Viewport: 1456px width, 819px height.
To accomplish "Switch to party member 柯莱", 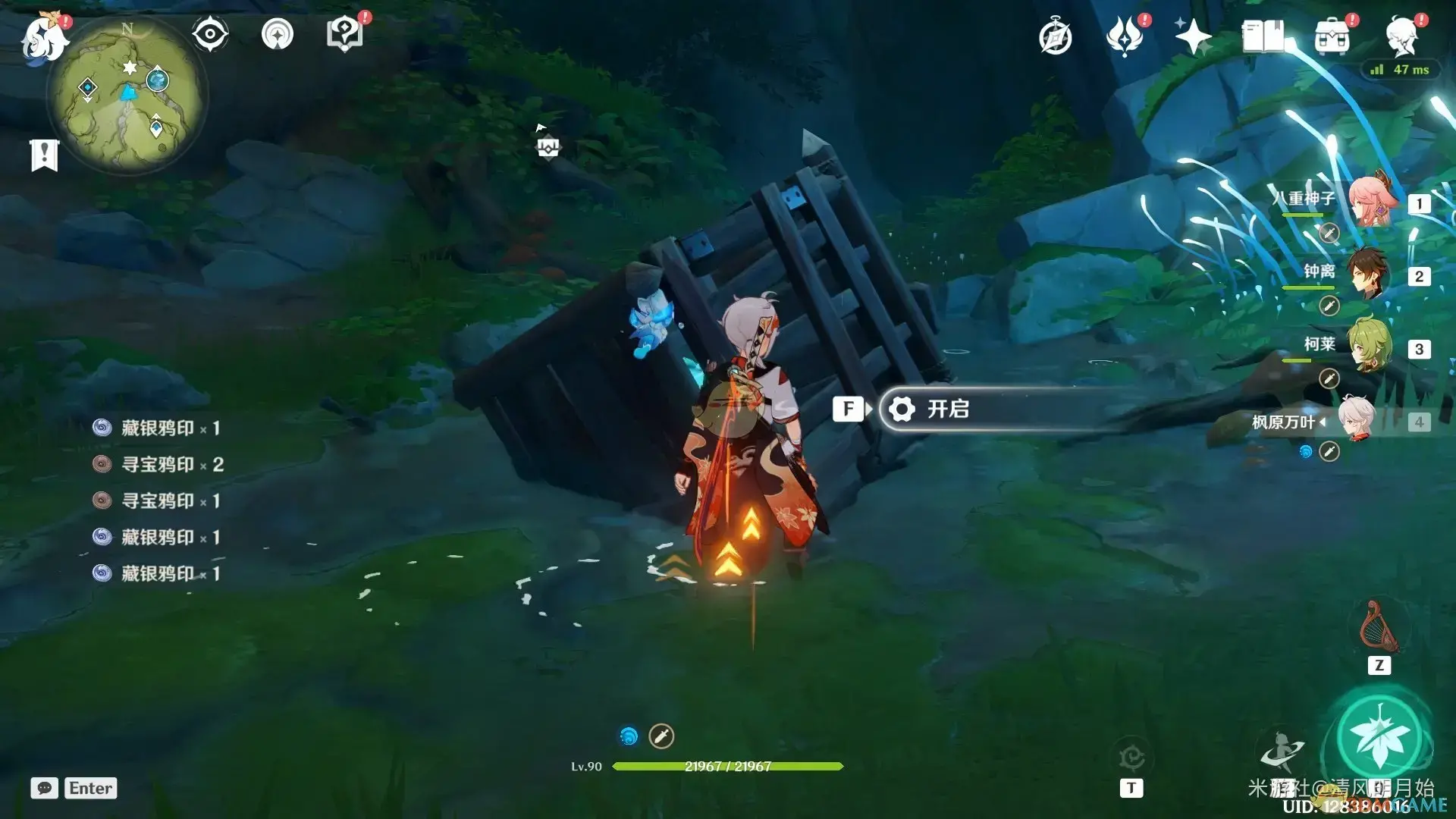I will click(1370, 347).
